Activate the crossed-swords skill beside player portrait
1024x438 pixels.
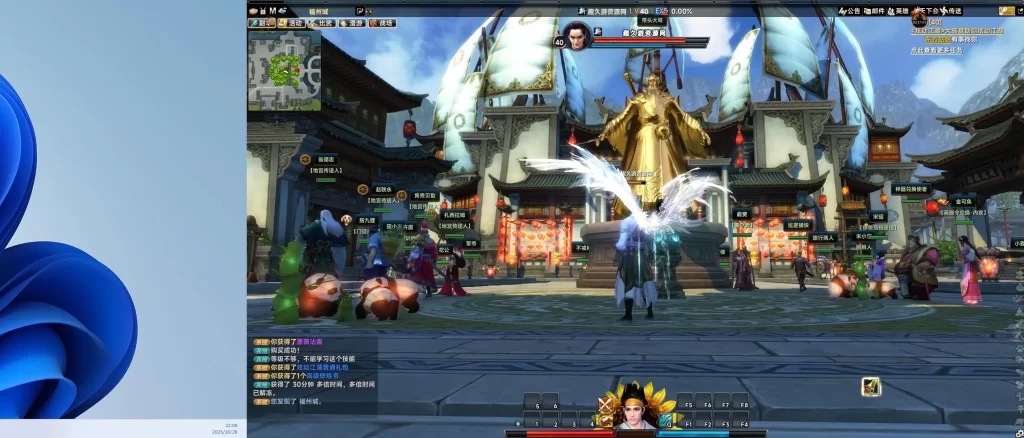604,405
